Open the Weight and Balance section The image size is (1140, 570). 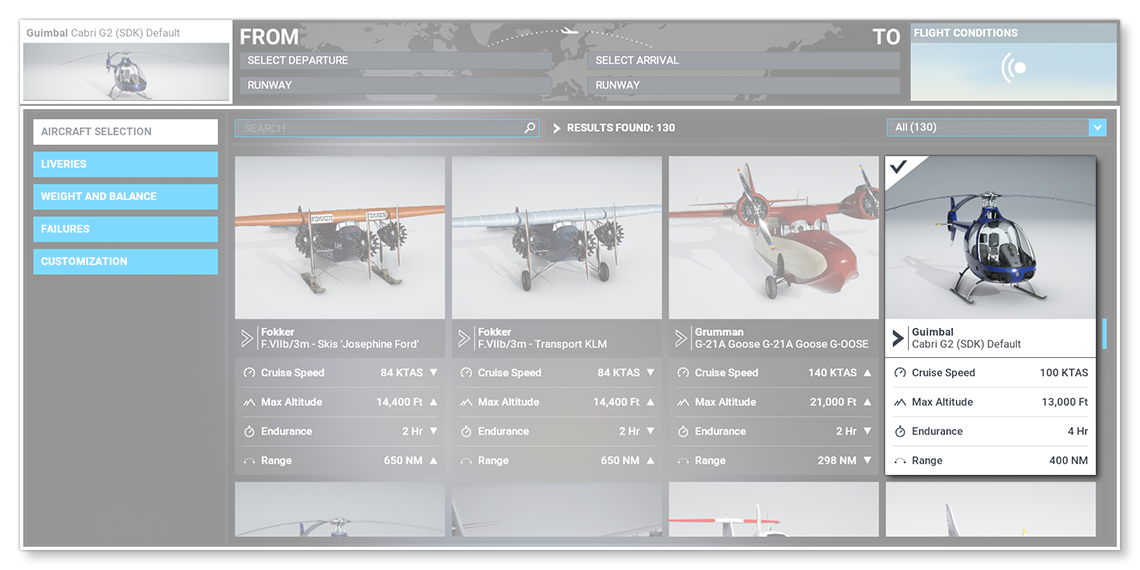pyautogui.click(x=125, y=197)
